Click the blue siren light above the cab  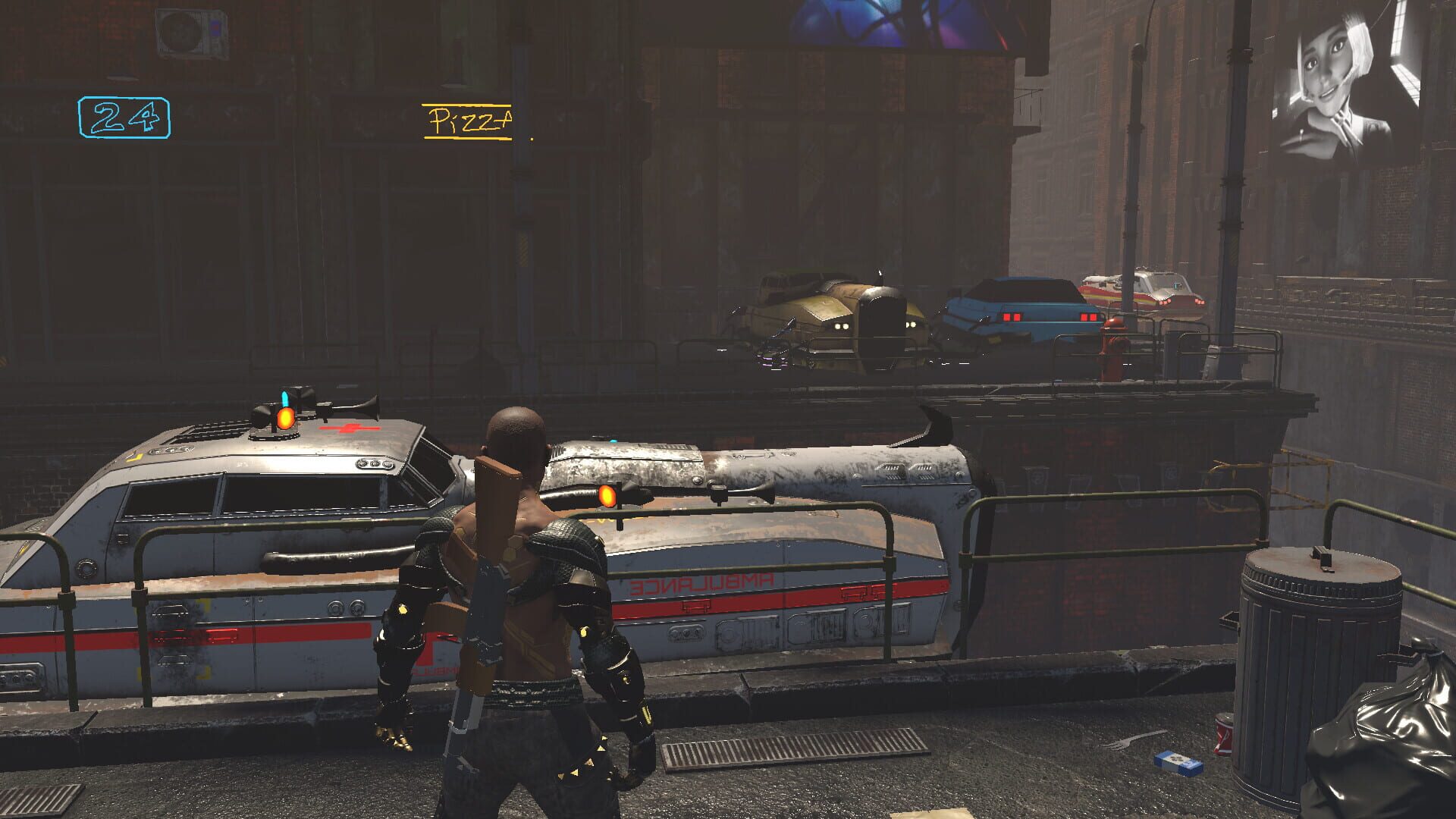pyautogui.click(x=284, y=398)
